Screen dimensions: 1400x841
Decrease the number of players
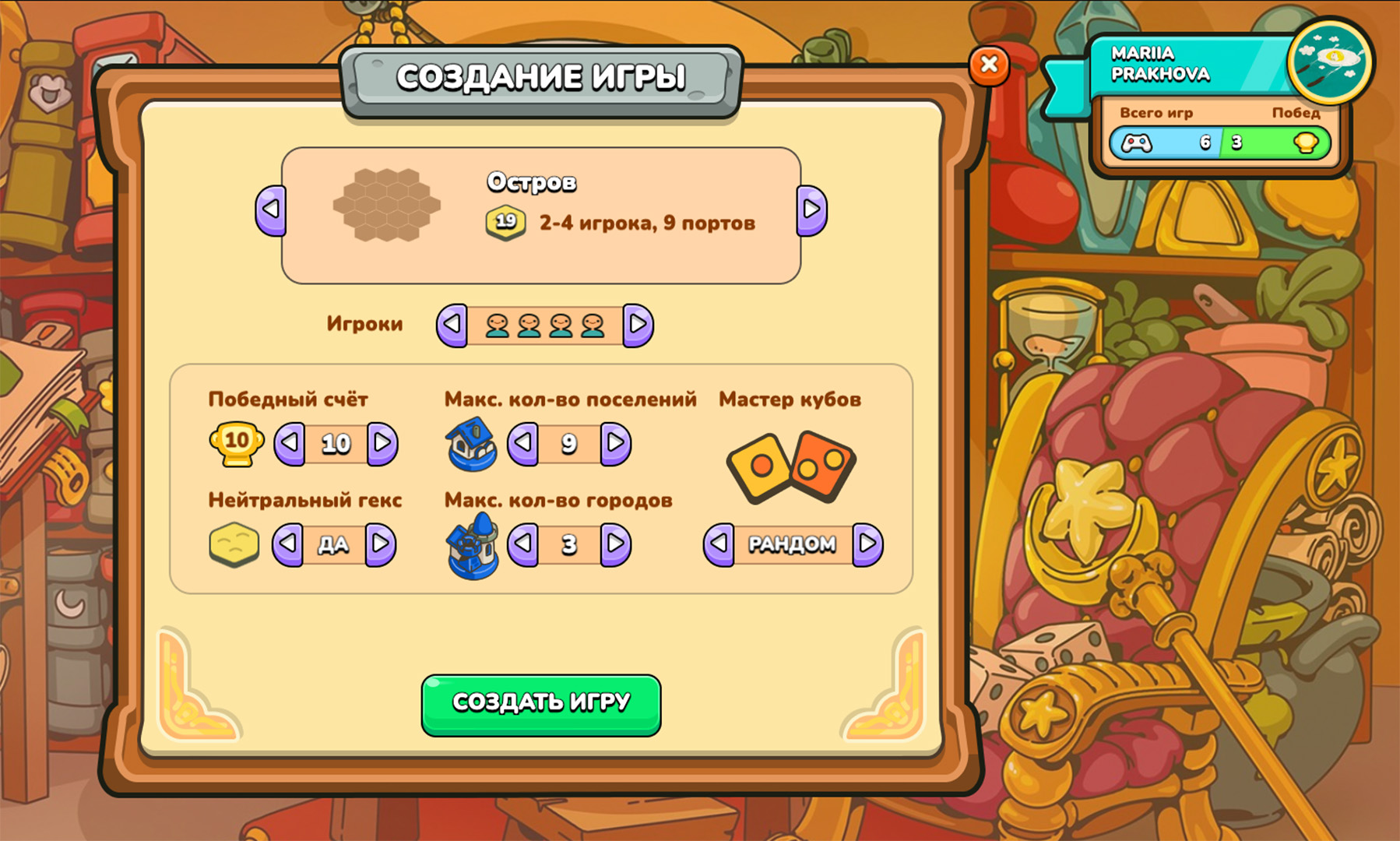click(x=452, y=324)
